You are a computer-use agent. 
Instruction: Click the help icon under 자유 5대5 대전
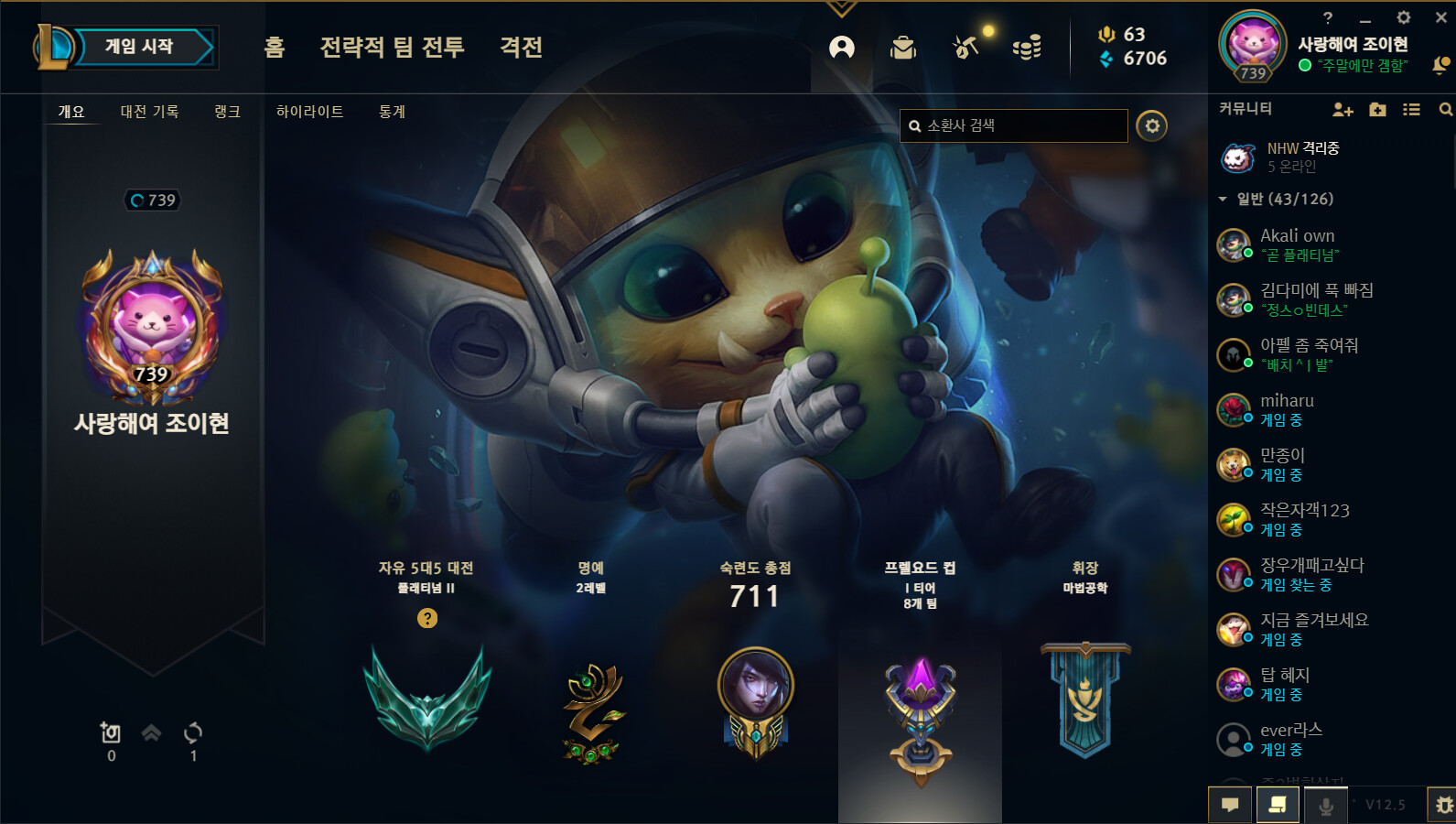(x=427, y=618)
